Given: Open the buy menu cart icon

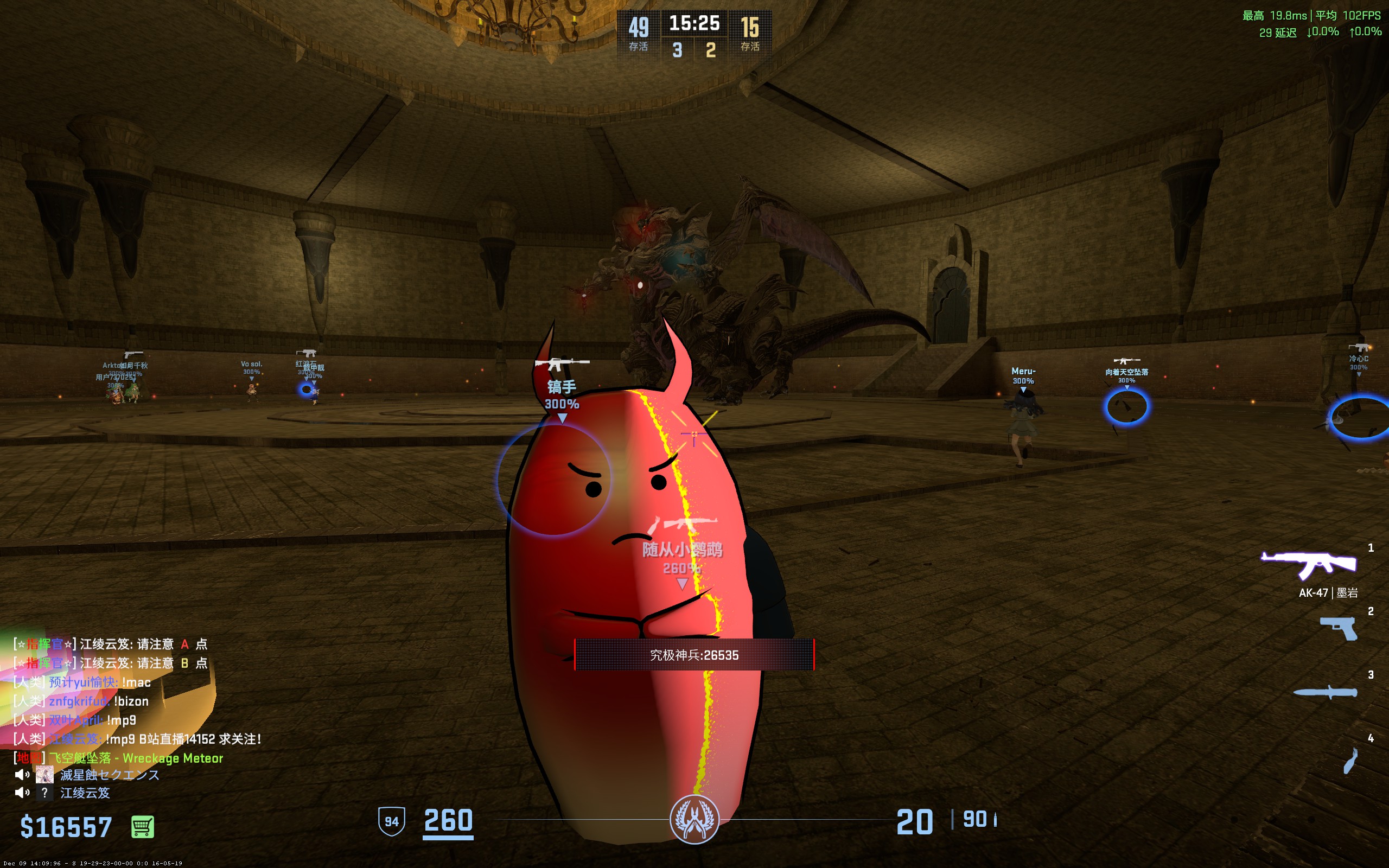Looking at the screenshot, I should click(x=142, y=827).
